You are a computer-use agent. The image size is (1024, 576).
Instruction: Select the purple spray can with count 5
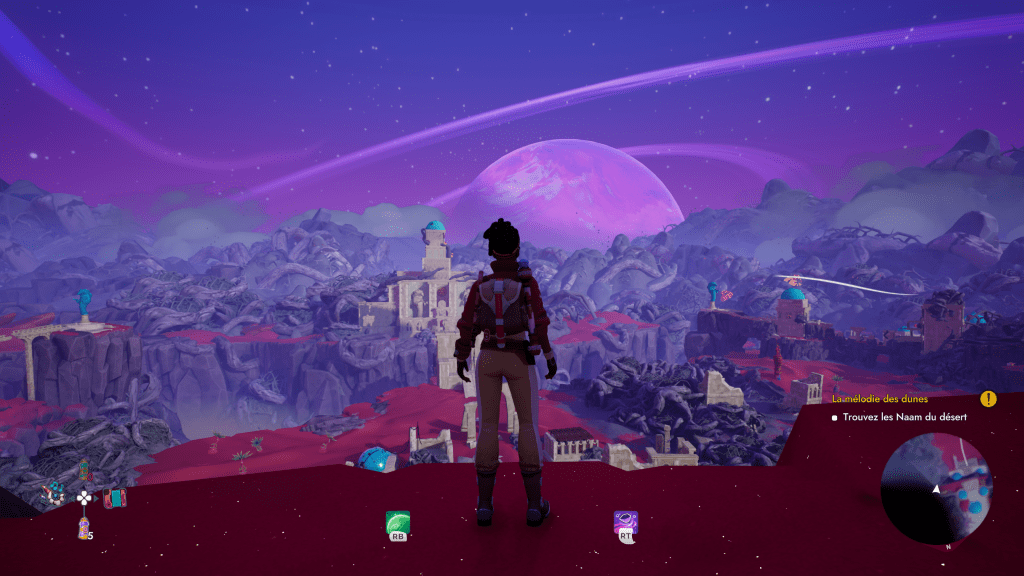point(84,527)
